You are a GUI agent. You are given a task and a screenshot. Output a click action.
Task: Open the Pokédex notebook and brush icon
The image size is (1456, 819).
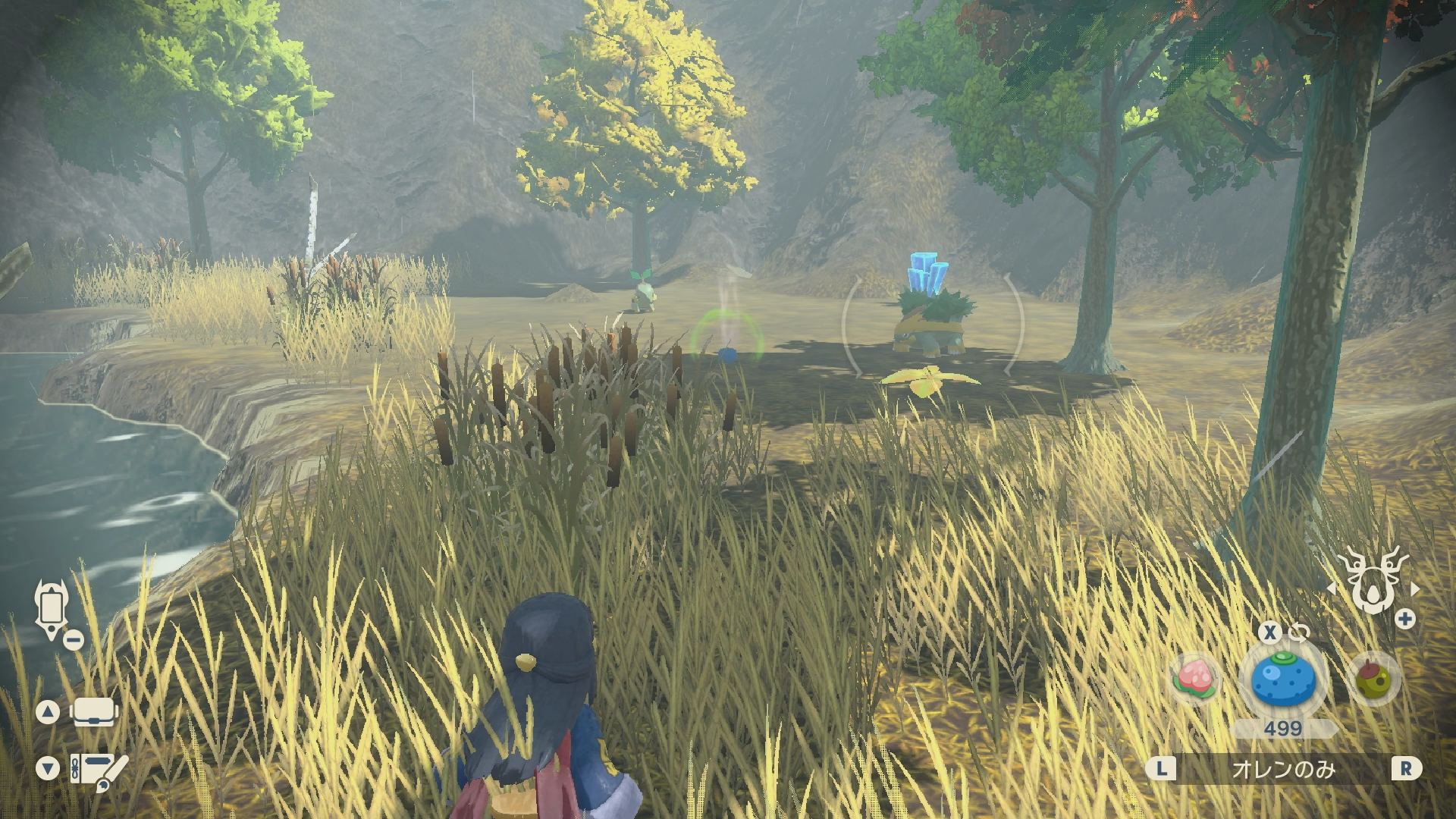point(99,770)
